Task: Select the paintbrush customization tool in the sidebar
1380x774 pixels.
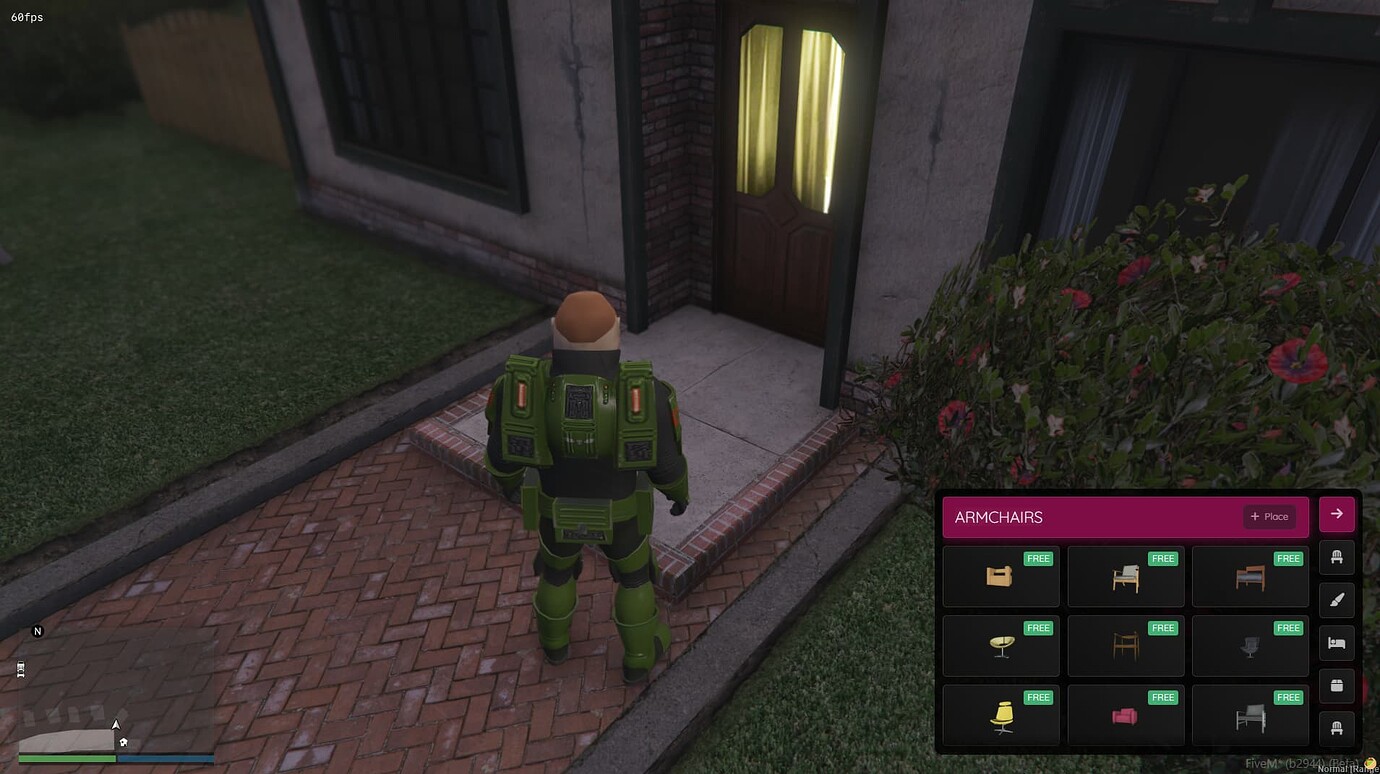Action: (1336, 600)
